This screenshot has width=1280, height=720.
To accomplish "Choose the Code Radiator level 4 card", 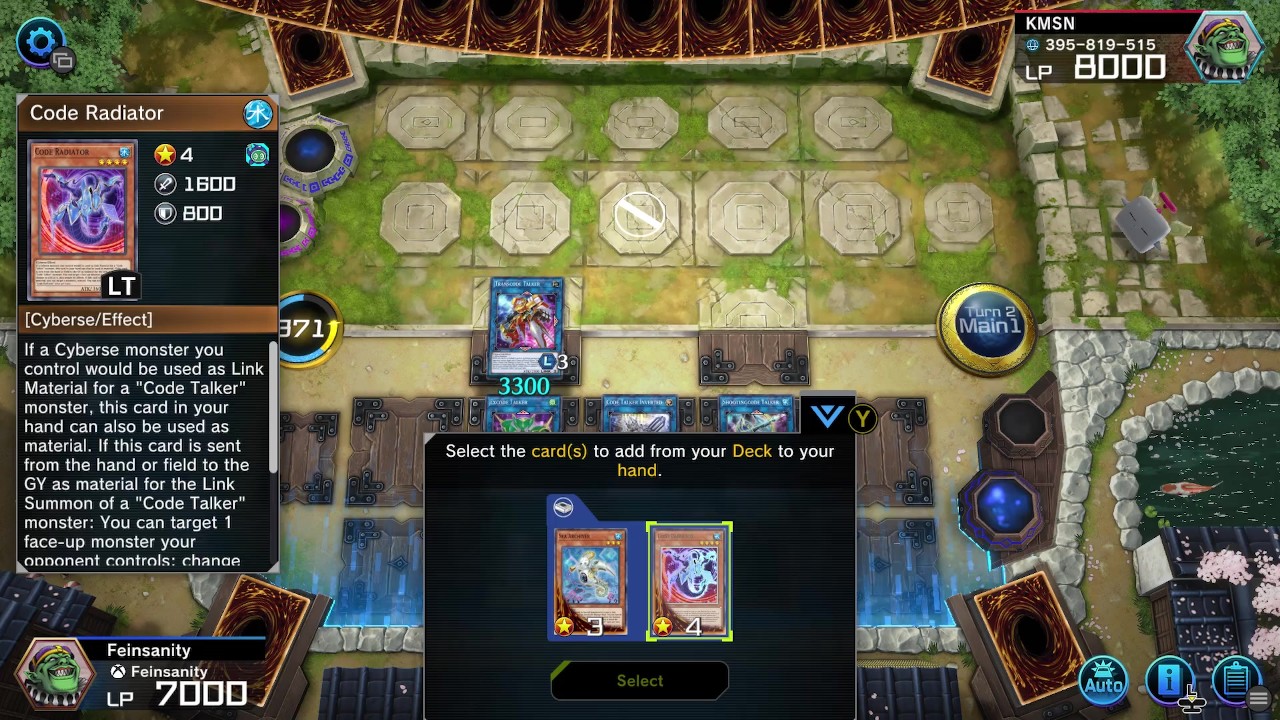I will (x=689, y=581).
